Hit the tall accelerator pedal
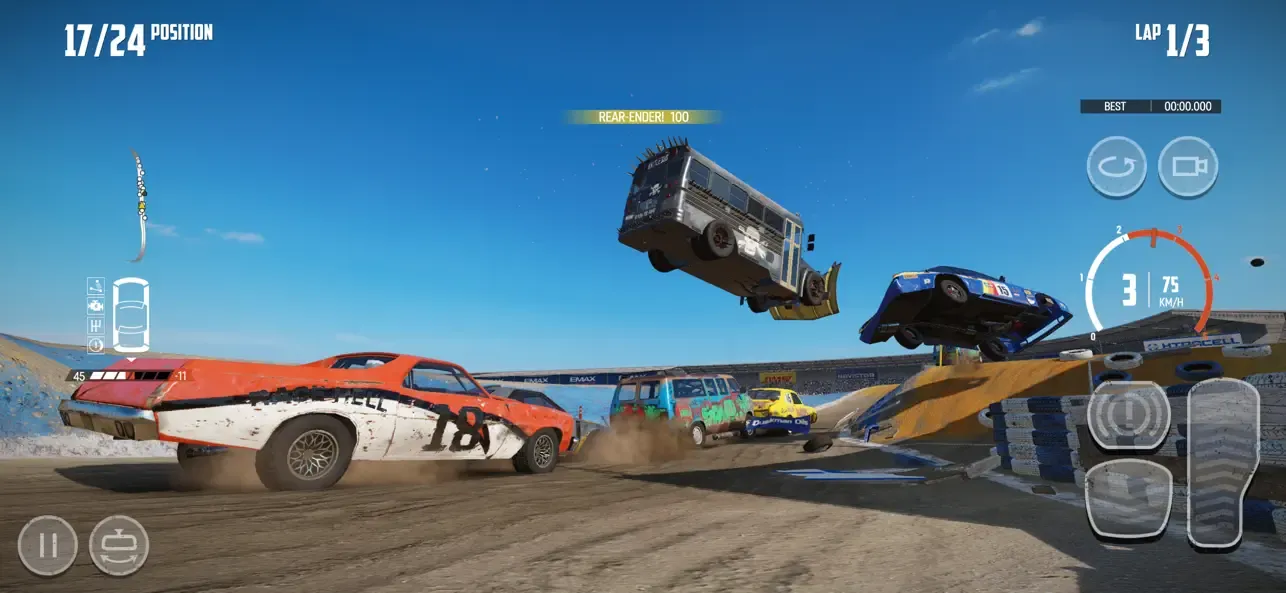The width and height of the screenshot is (1286, 593). (1222, 462)
